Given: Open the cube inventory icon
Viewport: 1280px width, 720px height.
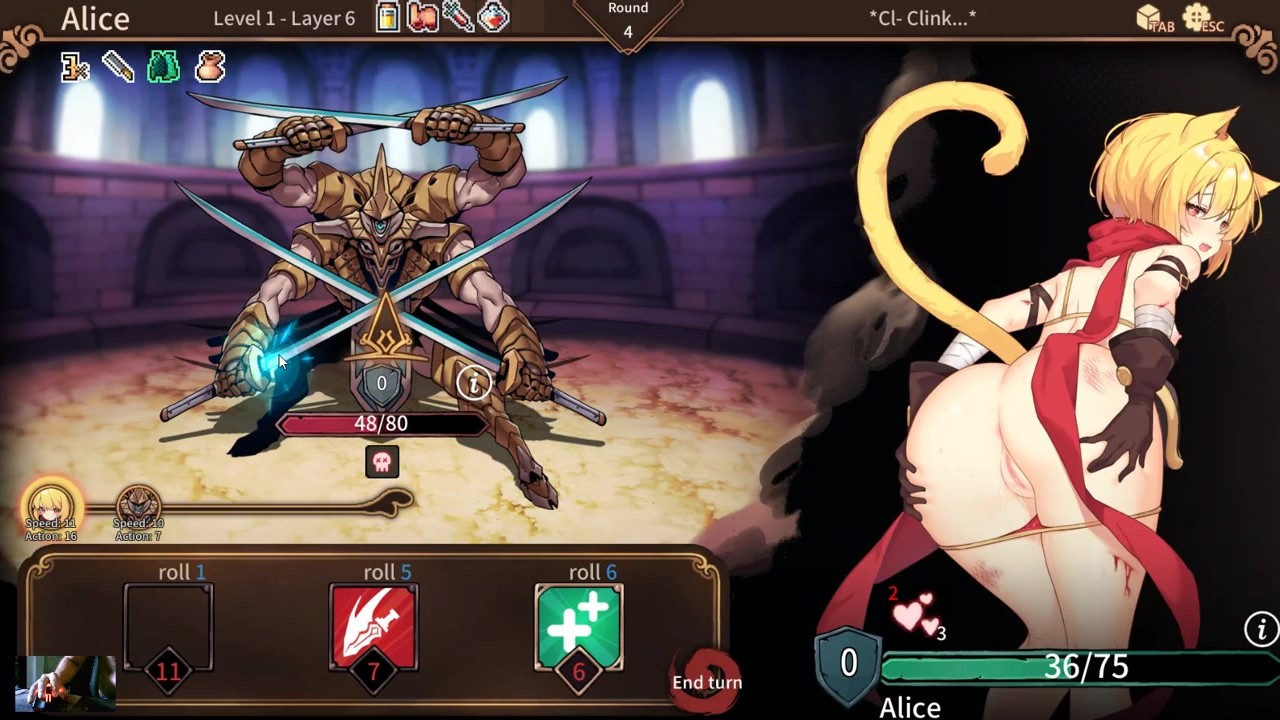Looking at the screenshot, I should point(1151,17).
